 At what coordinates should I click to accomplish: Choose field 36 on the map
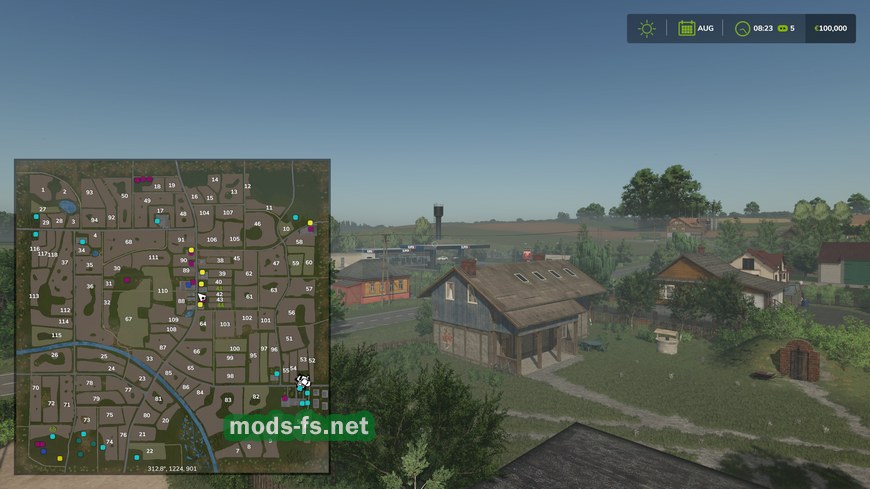89,286
